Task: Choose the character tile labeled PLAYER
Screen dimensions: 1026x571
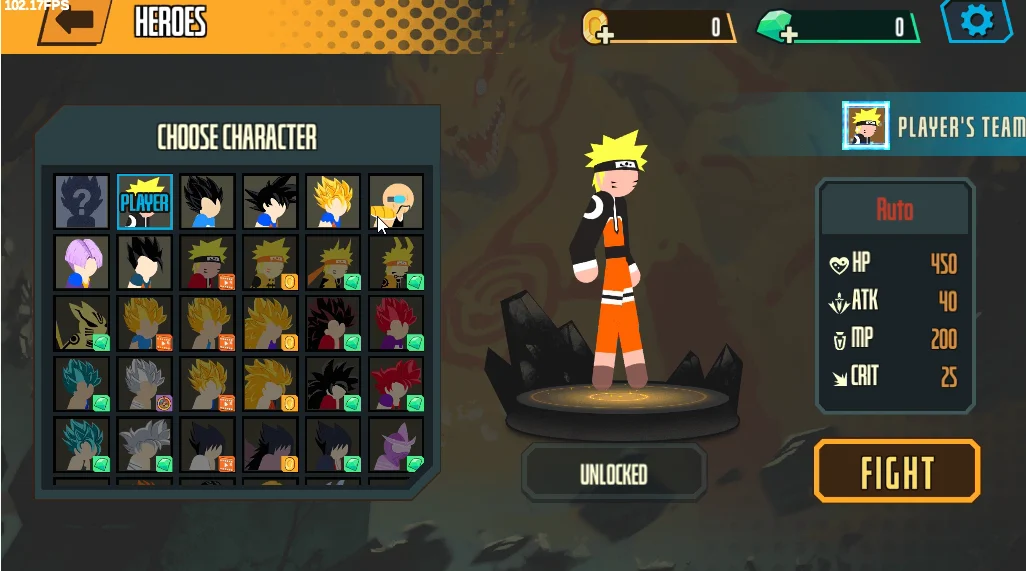Action: [145, 202]
